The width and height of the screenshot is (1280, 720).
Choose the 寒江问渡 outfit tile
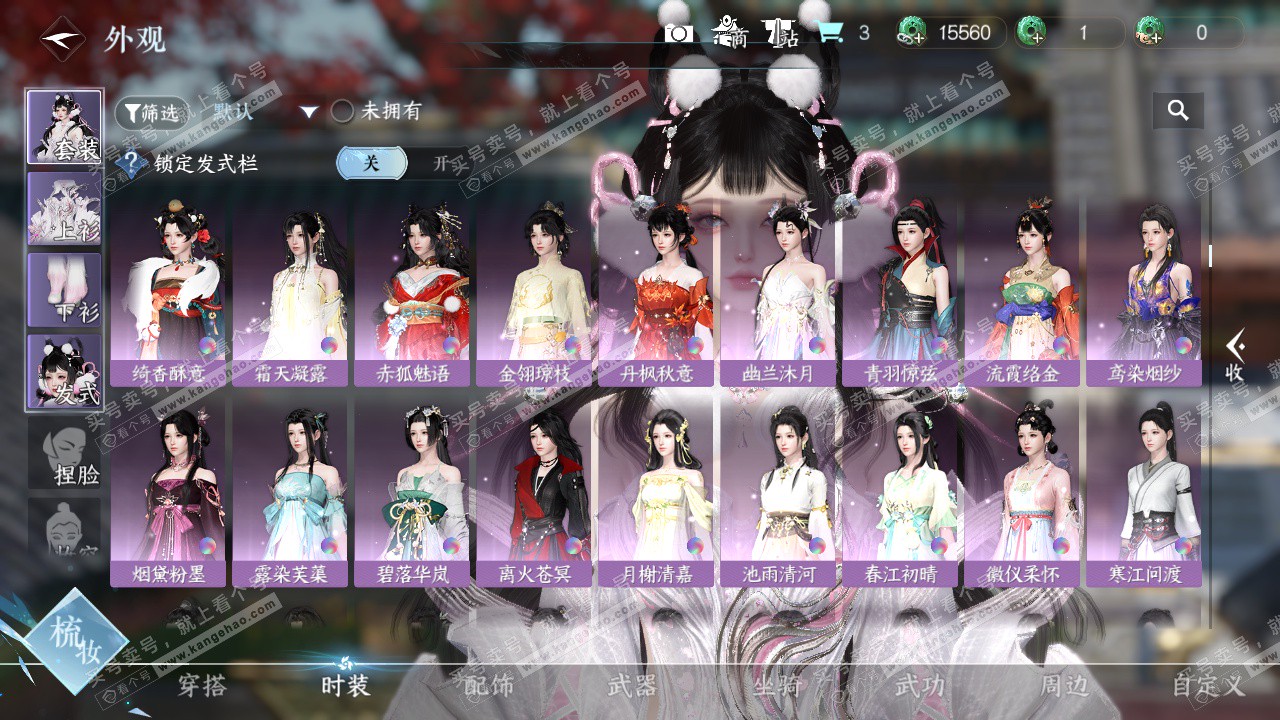1145,493
